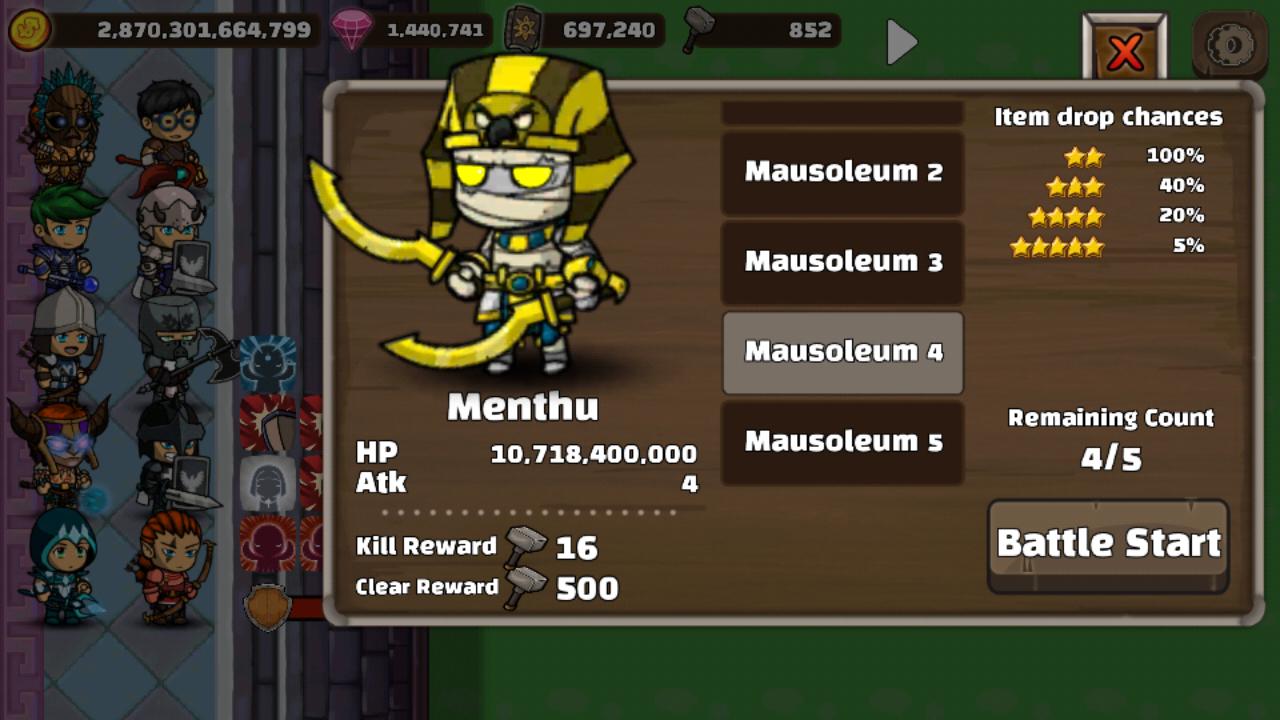Click the gray ghost hero skill icon

click(x=268, y=480)
